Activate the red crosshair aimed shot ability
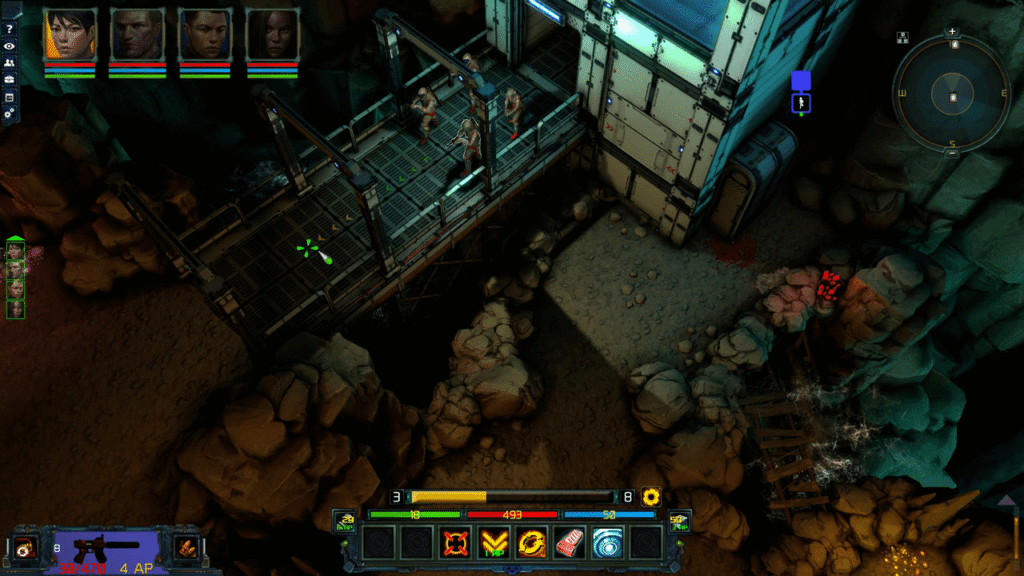 (456, 542)
